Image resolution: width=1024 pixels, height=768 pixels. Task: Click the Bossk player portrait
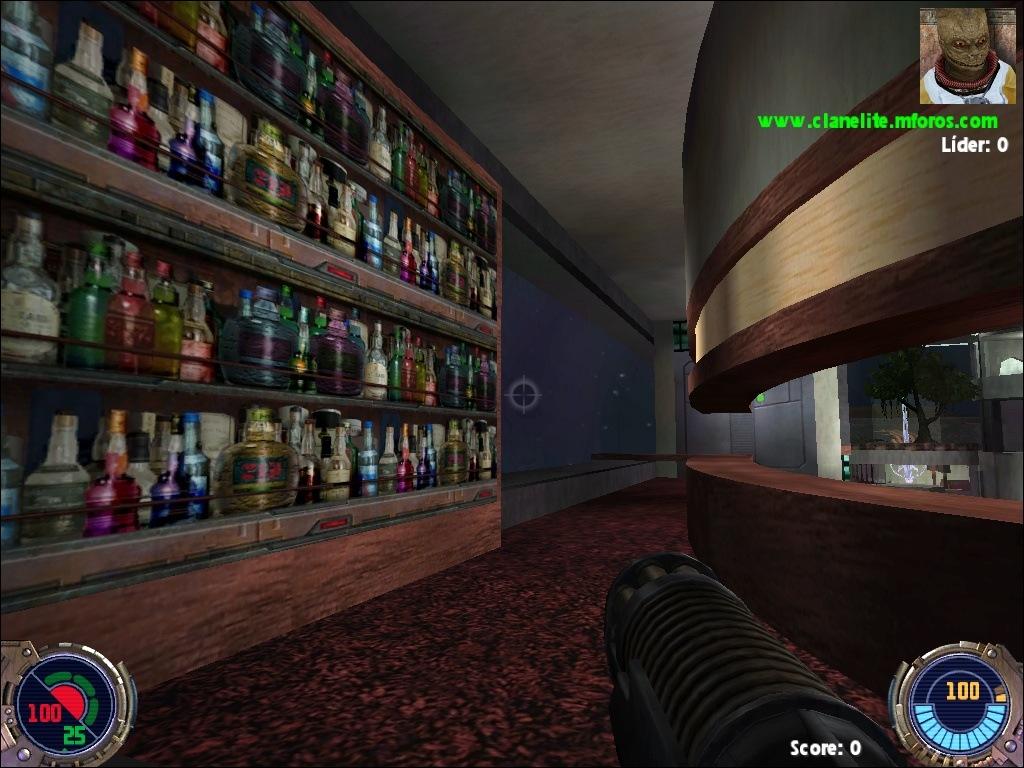pos(967,56)
